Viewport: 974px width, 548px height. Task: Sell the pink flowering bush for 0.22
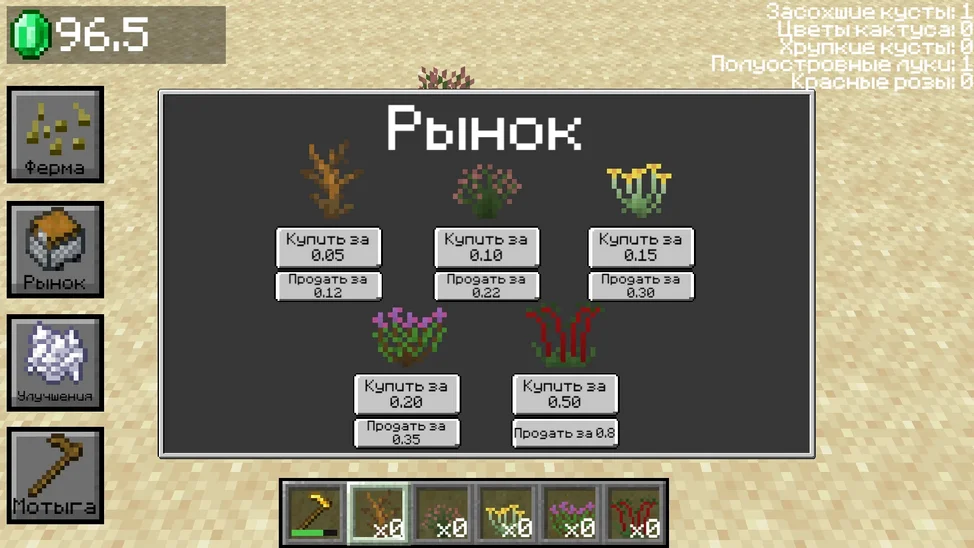[486, 286]
